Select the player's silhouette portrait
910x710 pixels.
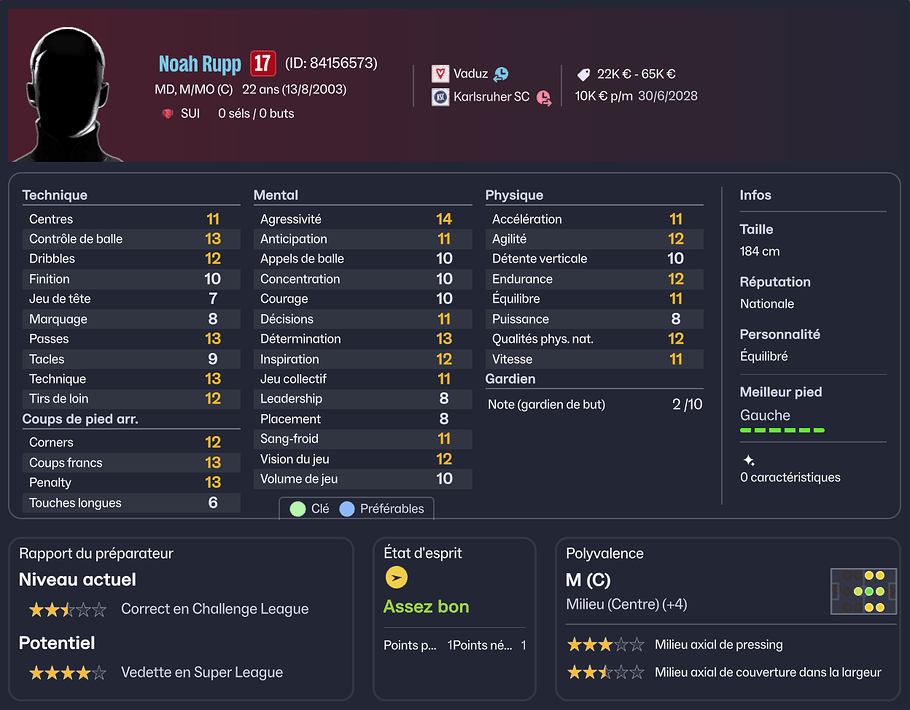(68, 95)
